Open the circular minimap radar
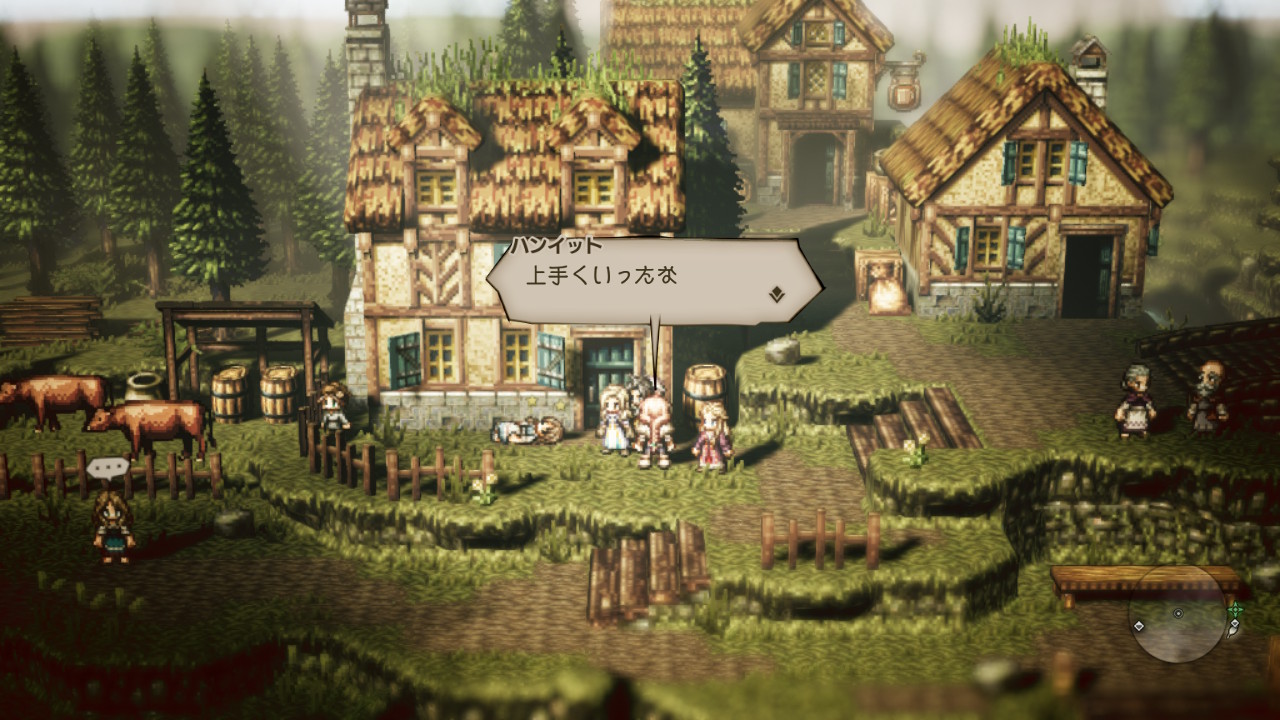Viewport: 1280px width, 720px height. (x=1178, y=614)
